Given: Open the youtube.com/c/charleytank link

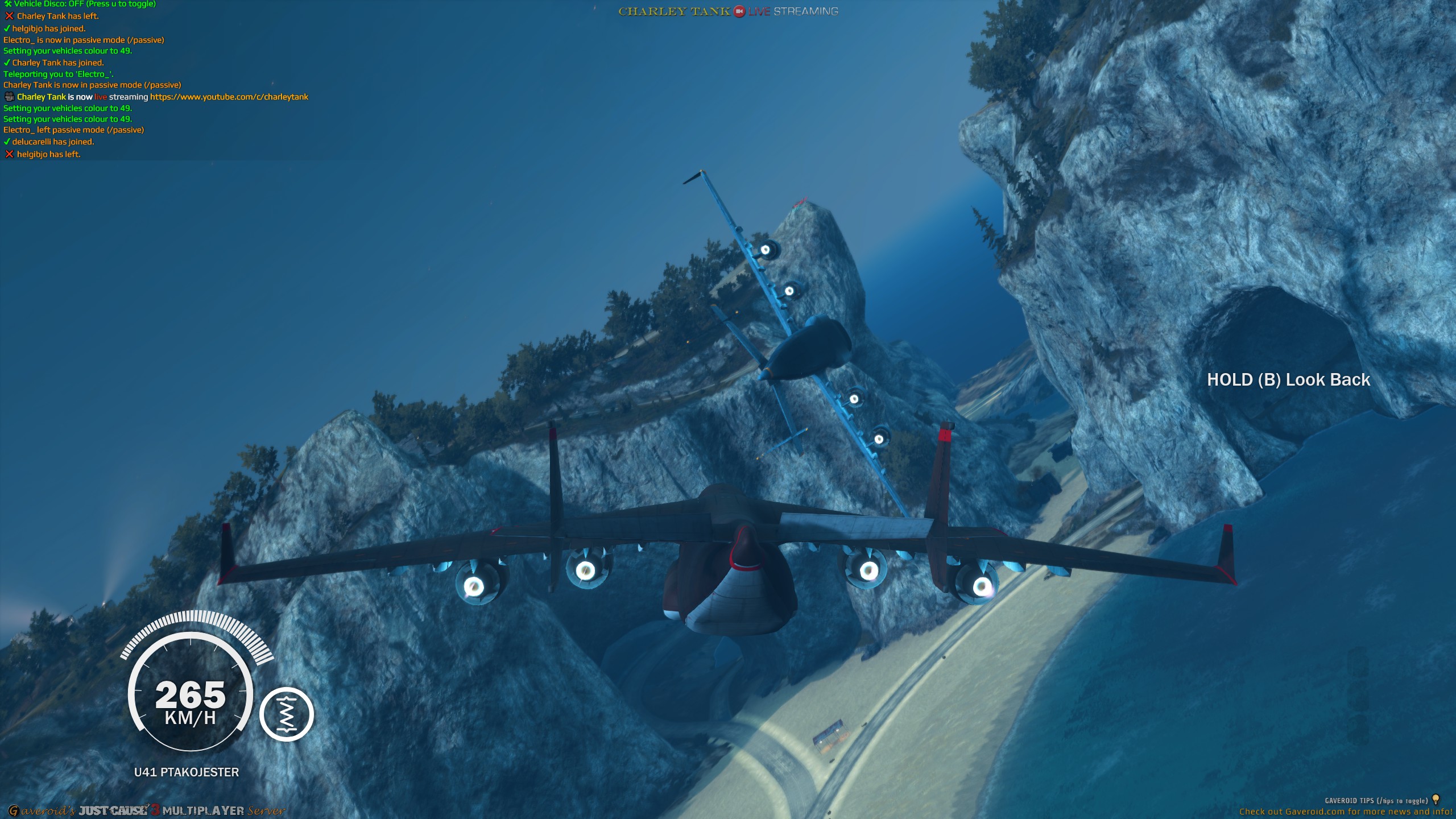Looking at the screenshot, I should pos(229,97).
